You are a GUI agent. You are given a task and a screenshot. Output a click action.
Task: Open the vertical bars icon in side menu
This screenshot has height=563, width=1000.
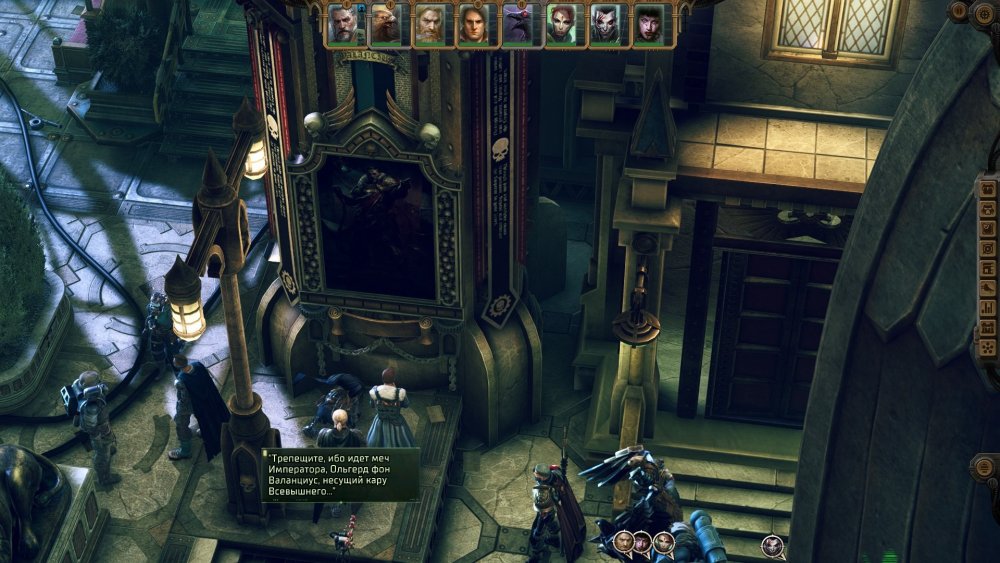click(988, 308)
